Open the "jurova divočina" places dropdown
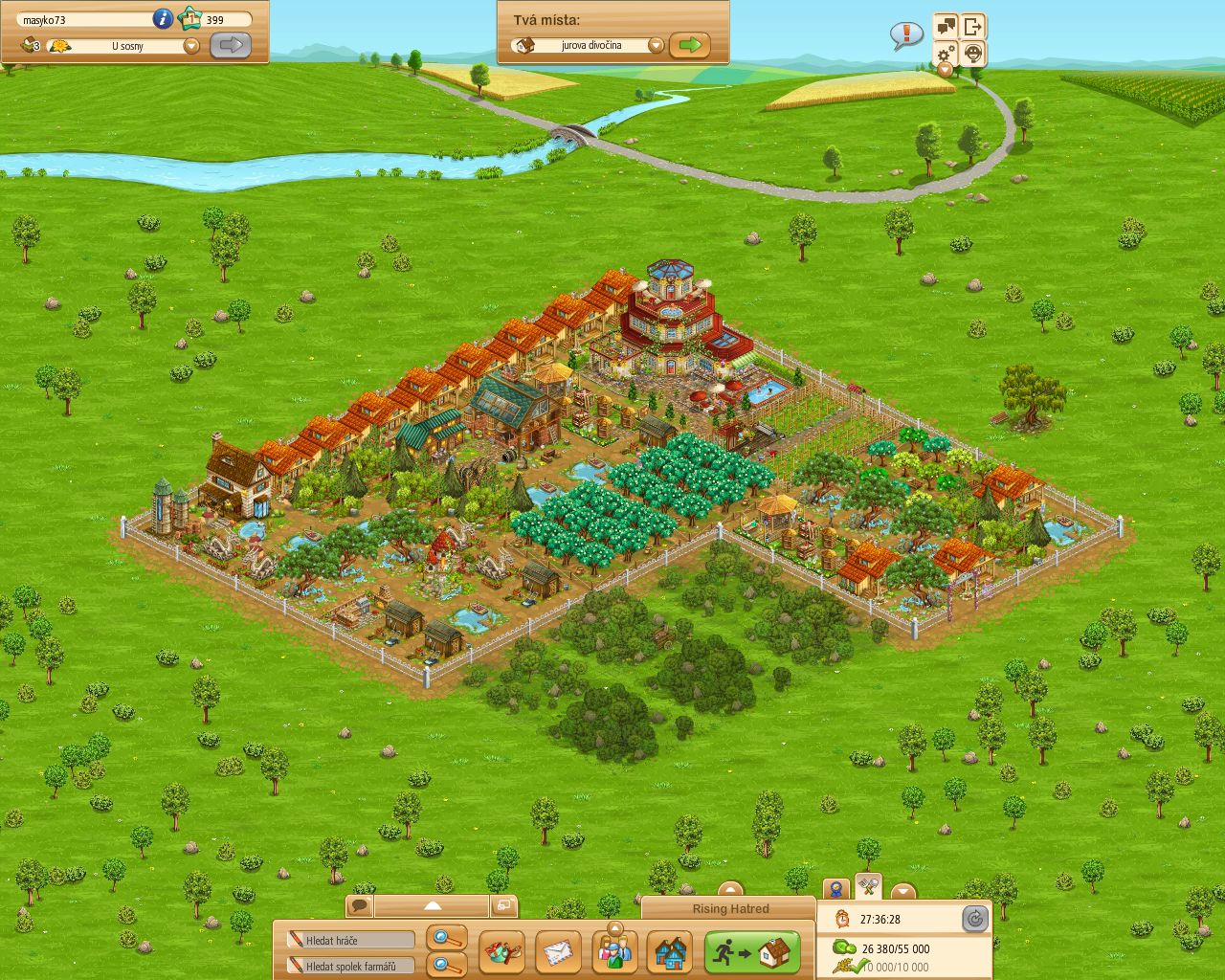1225x980 pixels. tap(657, 45)
